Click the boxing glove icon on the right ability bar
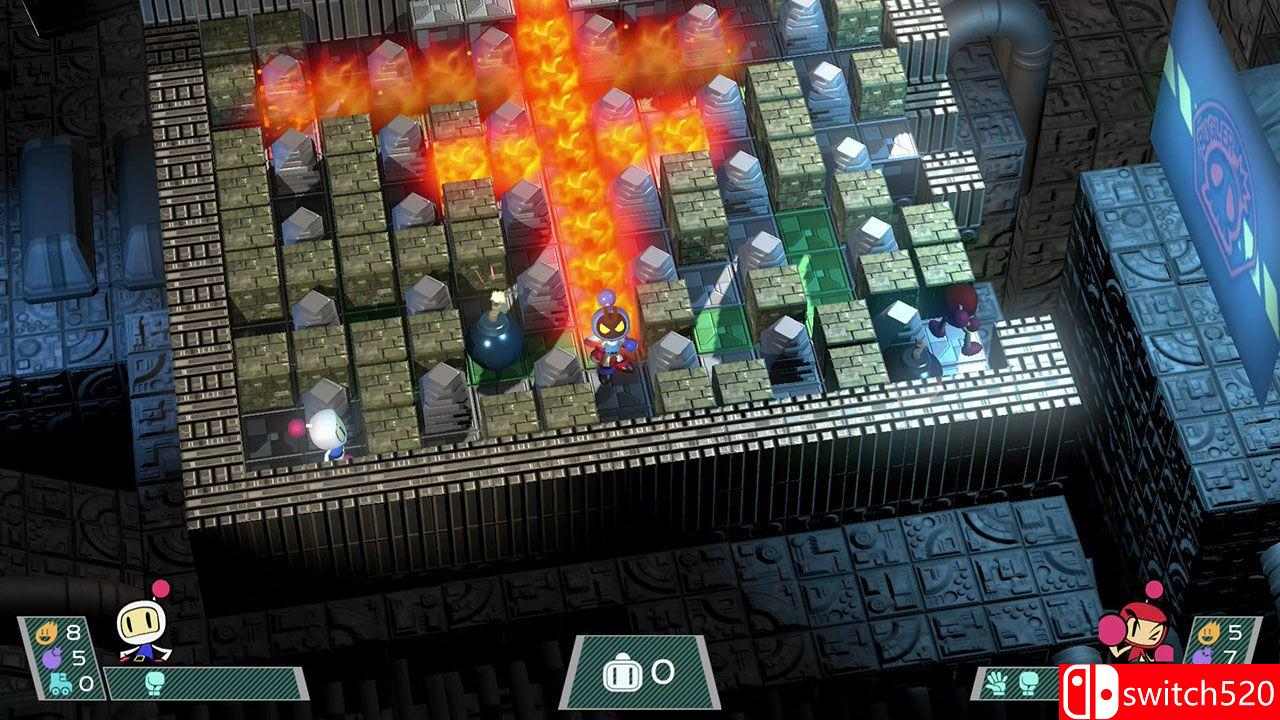 [x=1028, y=685]
